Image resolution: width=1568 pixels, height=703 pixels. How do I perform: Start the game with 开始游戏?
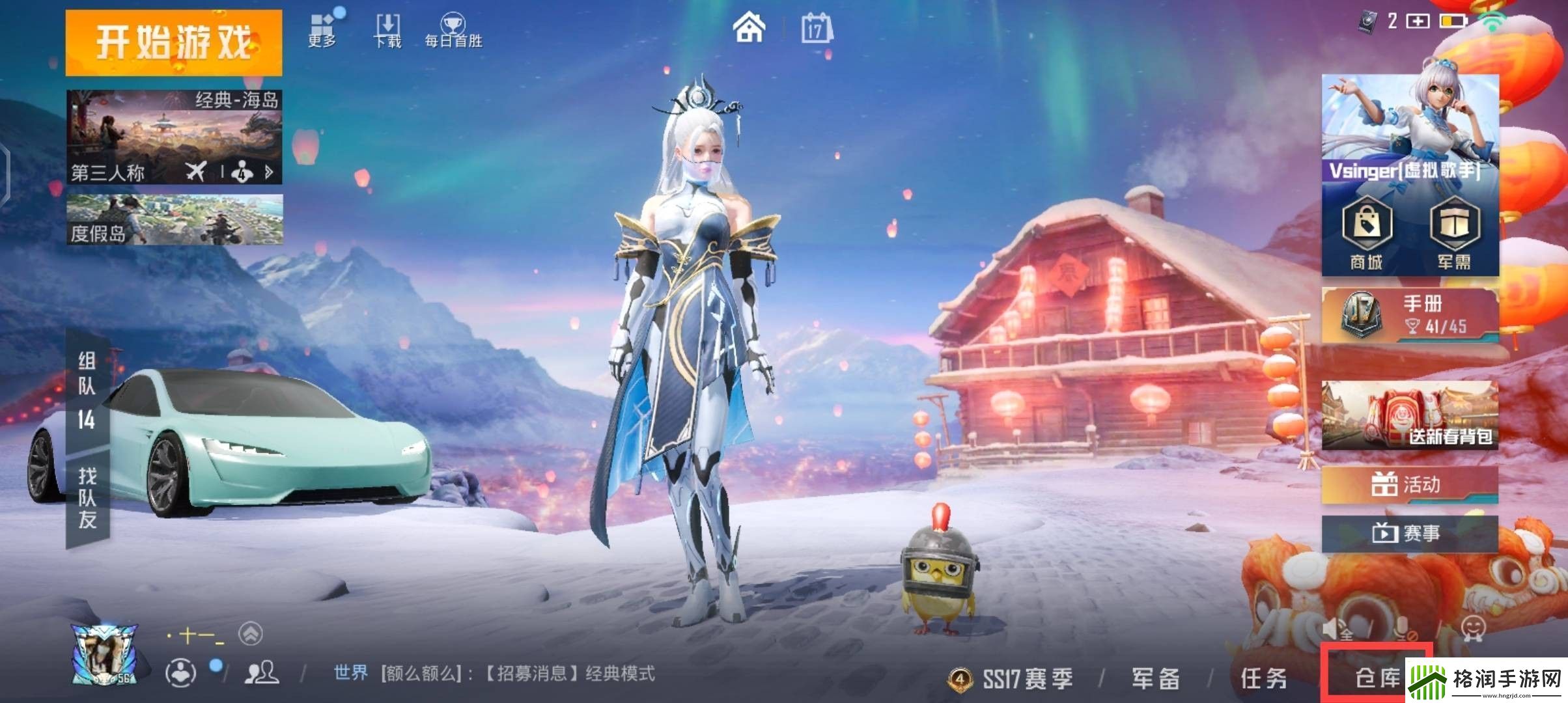(173, 42)
